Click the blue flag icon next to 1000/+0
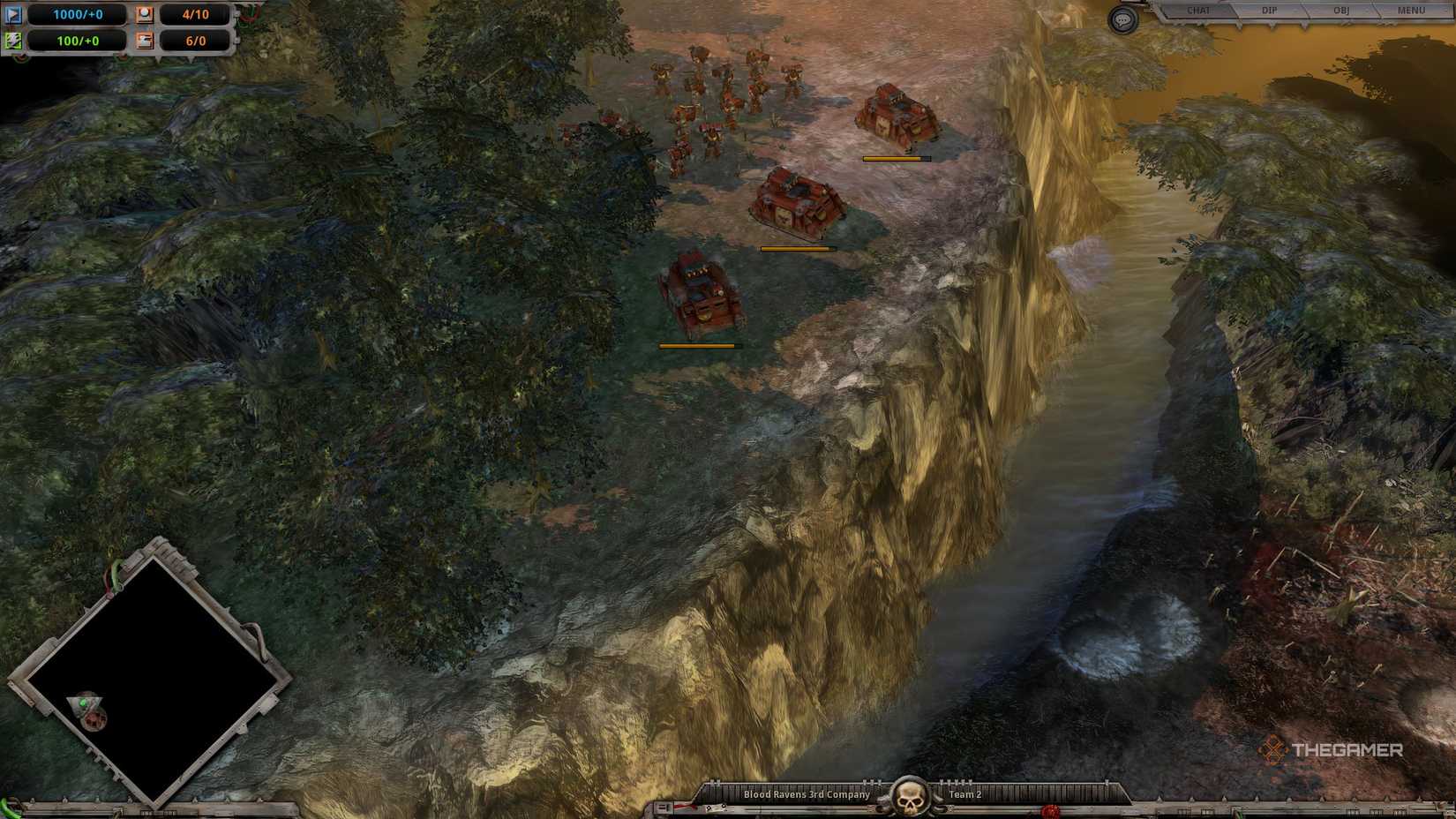Image resolution: width=1456 pixels, height=819 pixels. 13,14
